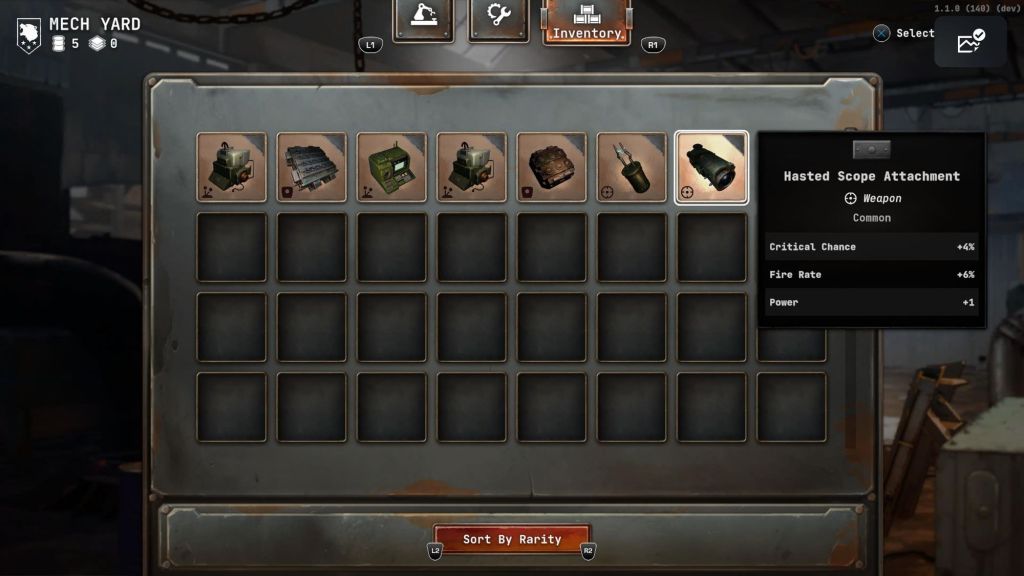Select the pronged canister weapon part
1024x576 pixels.
(x=632, y=167)
